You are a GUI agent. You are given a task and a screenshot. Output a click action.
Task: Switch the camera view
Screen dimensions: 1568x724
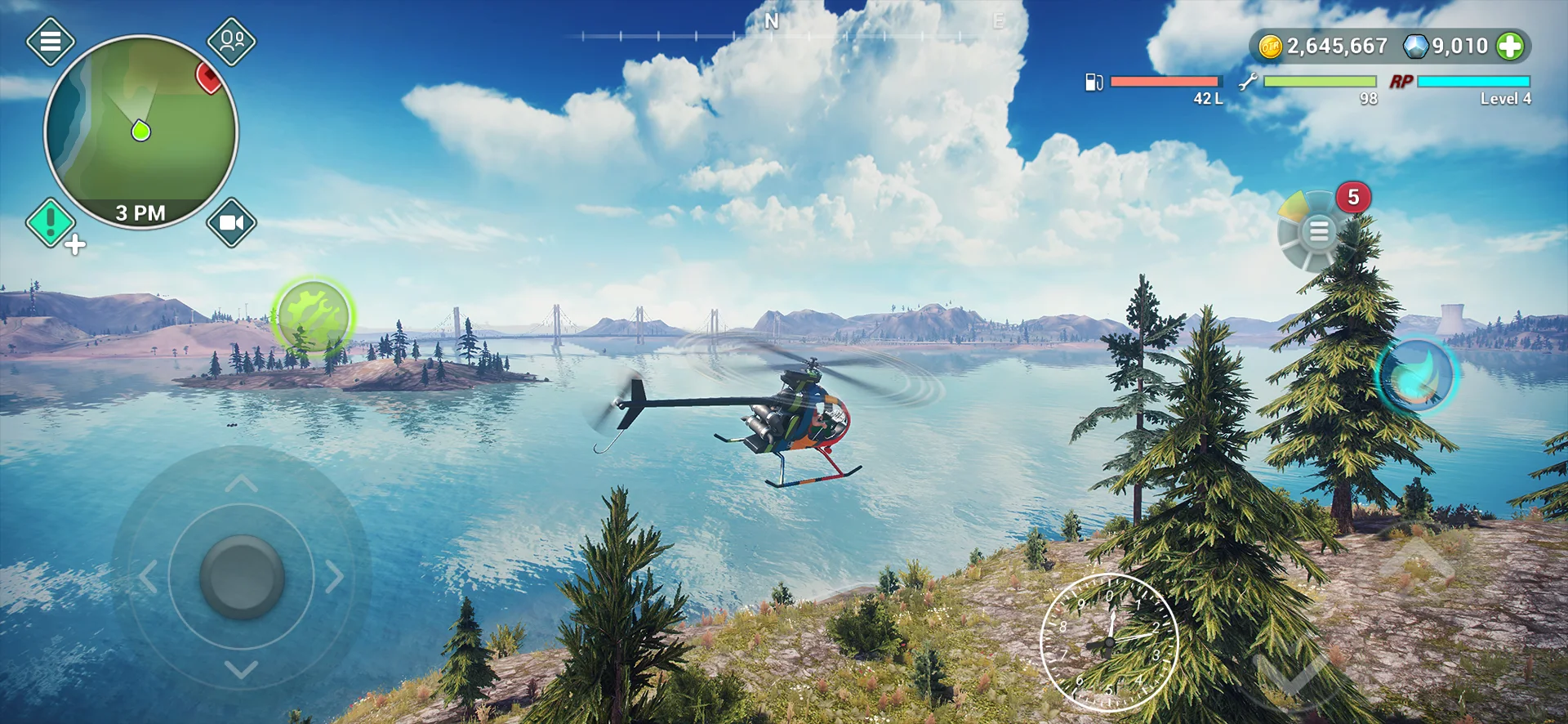(x=231, y=222)
